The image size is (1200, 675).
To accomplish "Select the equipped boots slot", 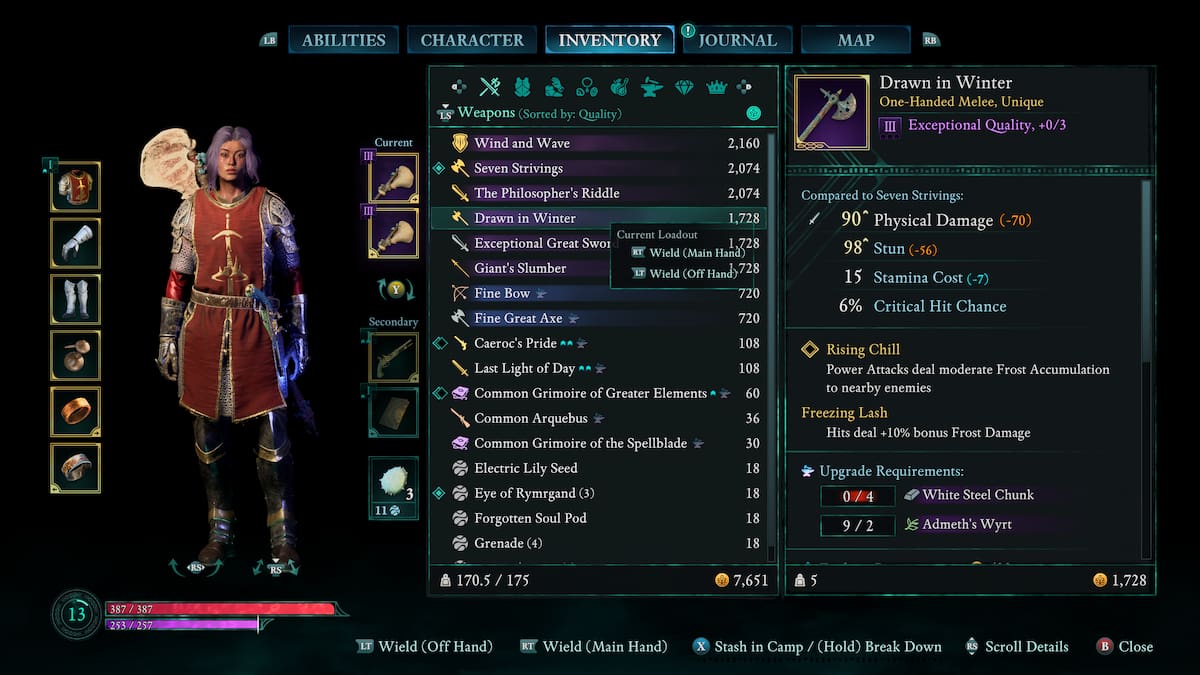I will click(x=76, y=299).
